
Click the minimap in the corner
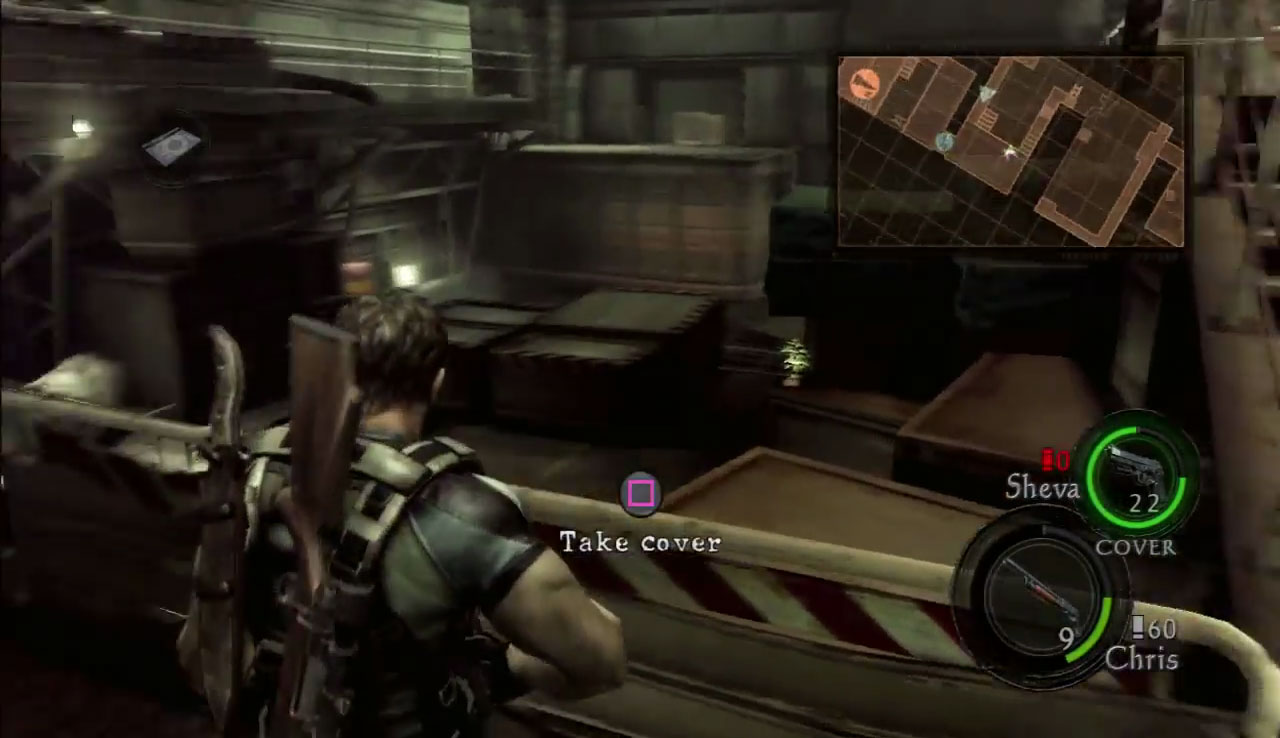1010,151
